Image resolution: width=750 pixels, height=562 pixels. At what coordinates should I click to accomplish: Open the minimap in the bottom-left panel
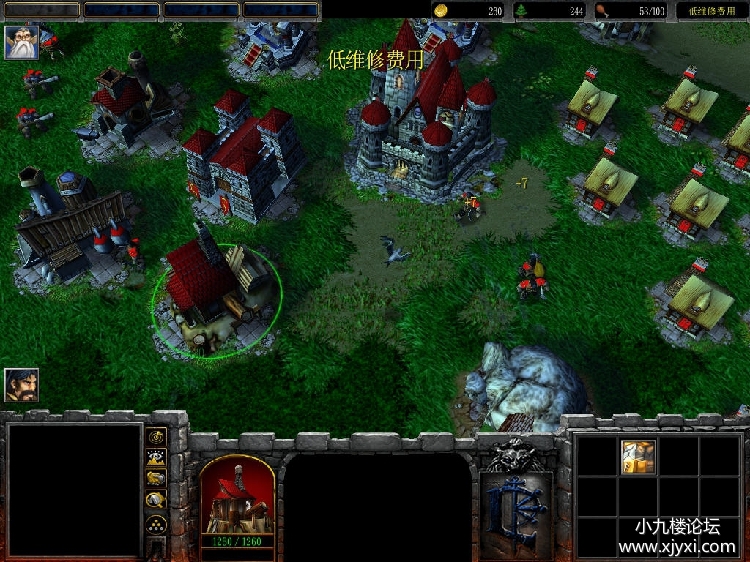[75, 489]
